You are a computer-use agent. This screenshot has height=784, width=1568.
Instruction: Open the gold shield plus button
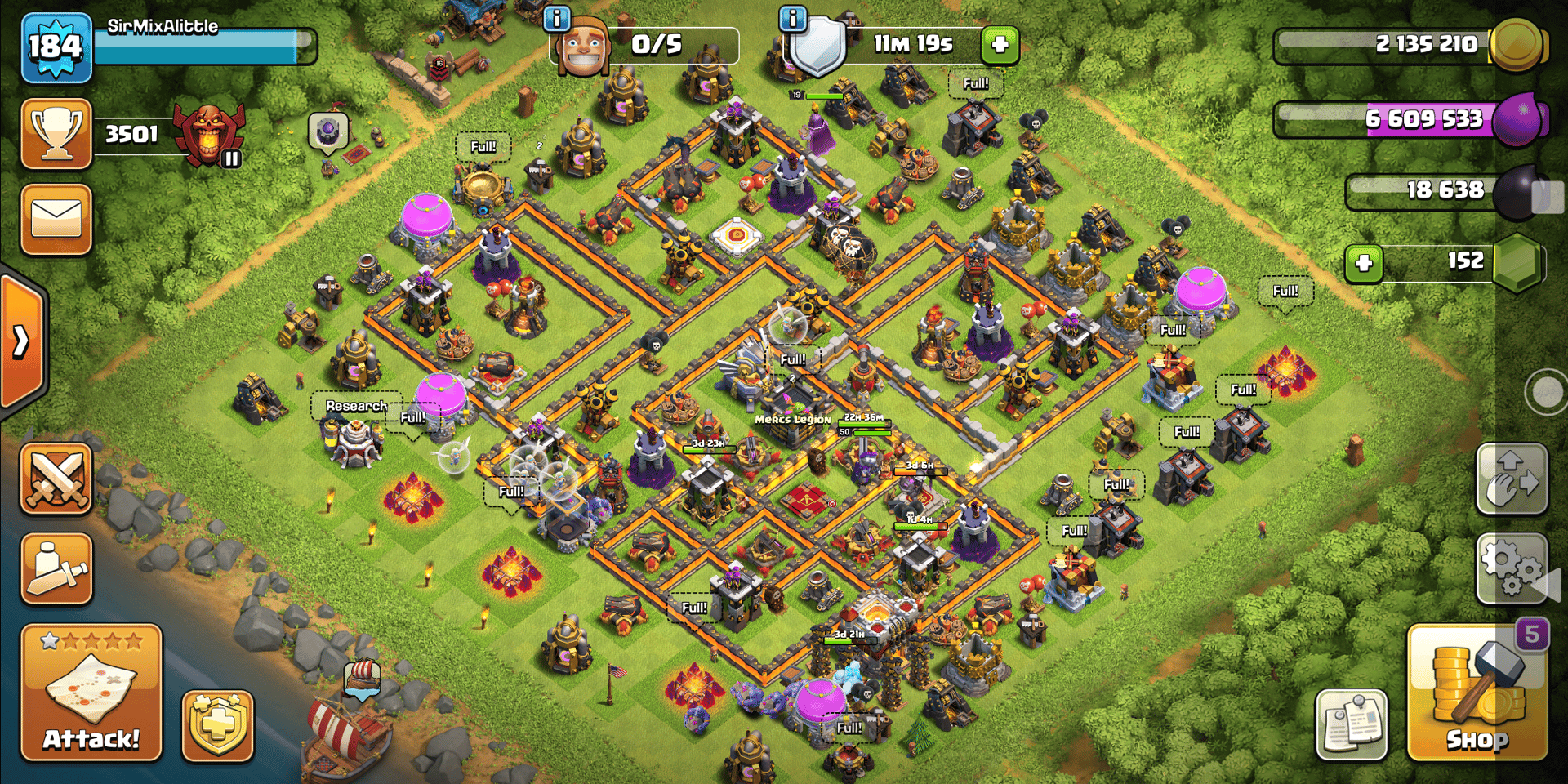point(217,725)
